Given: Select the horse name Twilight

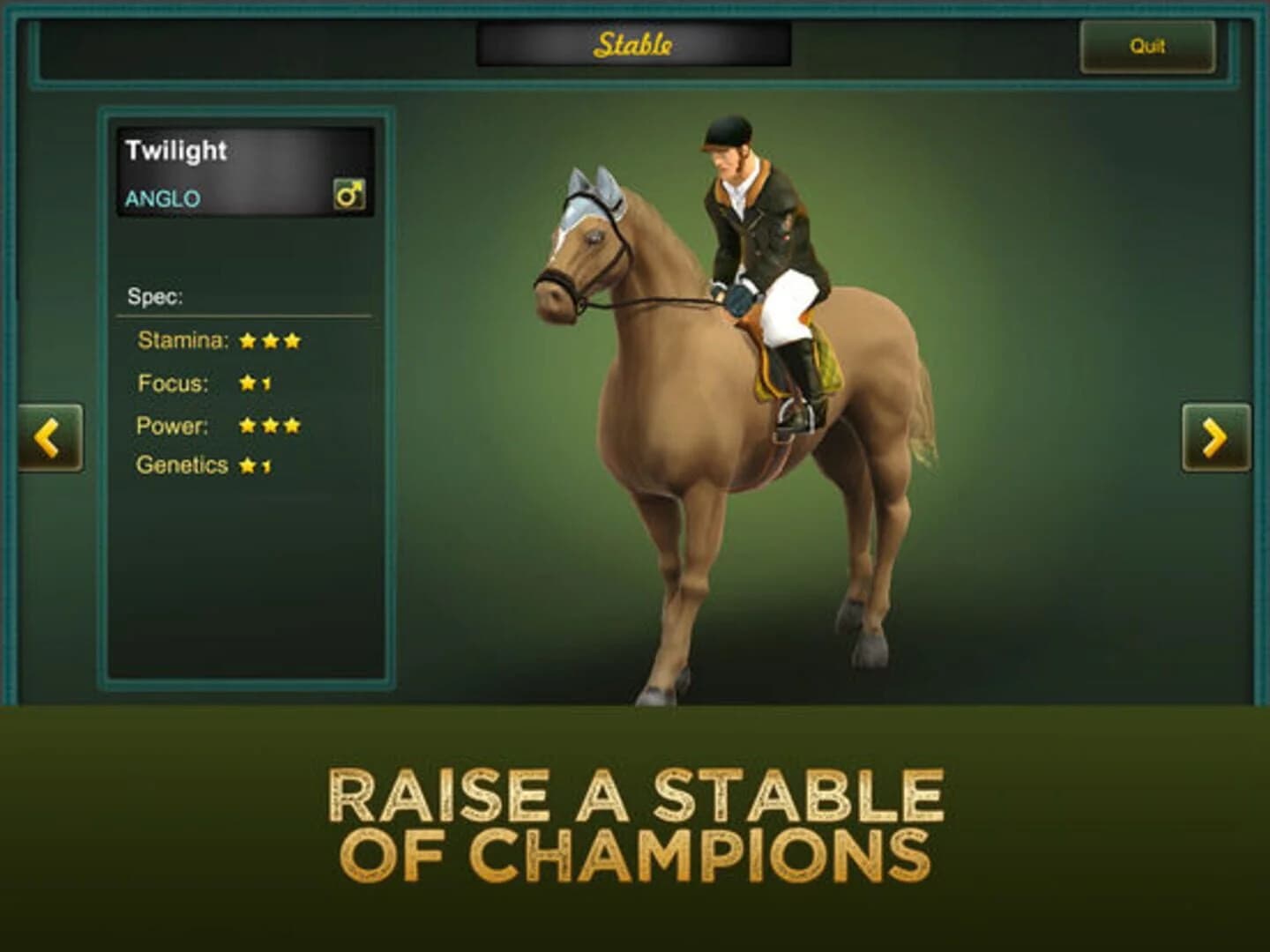Looking at the screenshot, I should coord(176,152).
